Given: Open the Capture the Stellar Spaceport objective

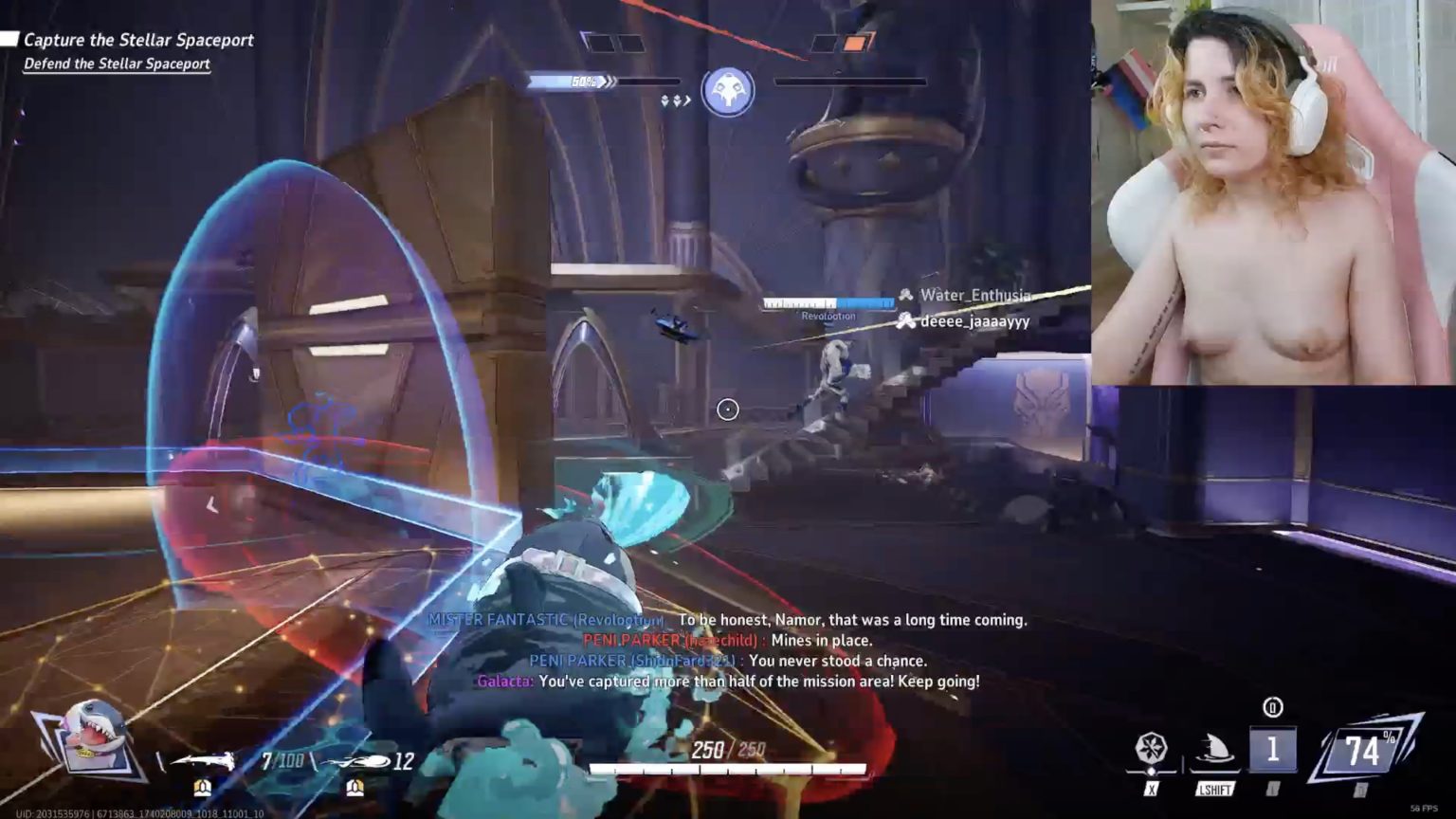Looking at the screenshot, I should 138,40.
